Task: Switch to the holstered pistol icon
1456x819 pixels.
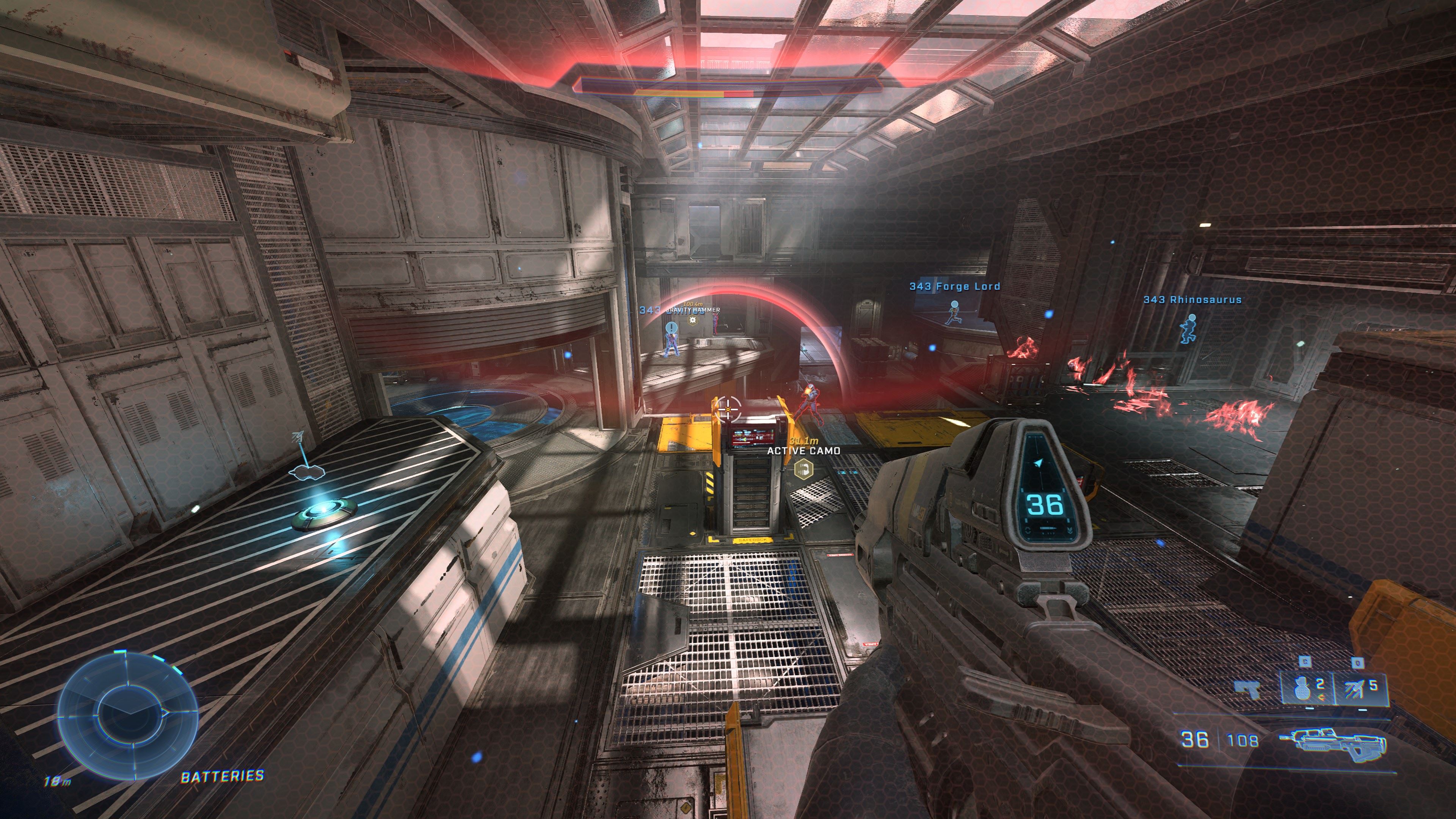Action: pos(1248,689)
